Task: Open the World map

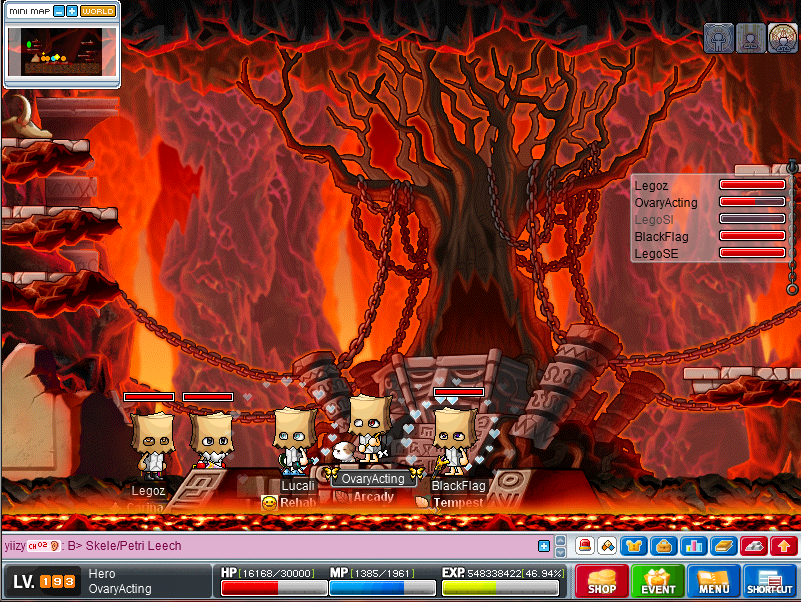Action: [98, 11]
